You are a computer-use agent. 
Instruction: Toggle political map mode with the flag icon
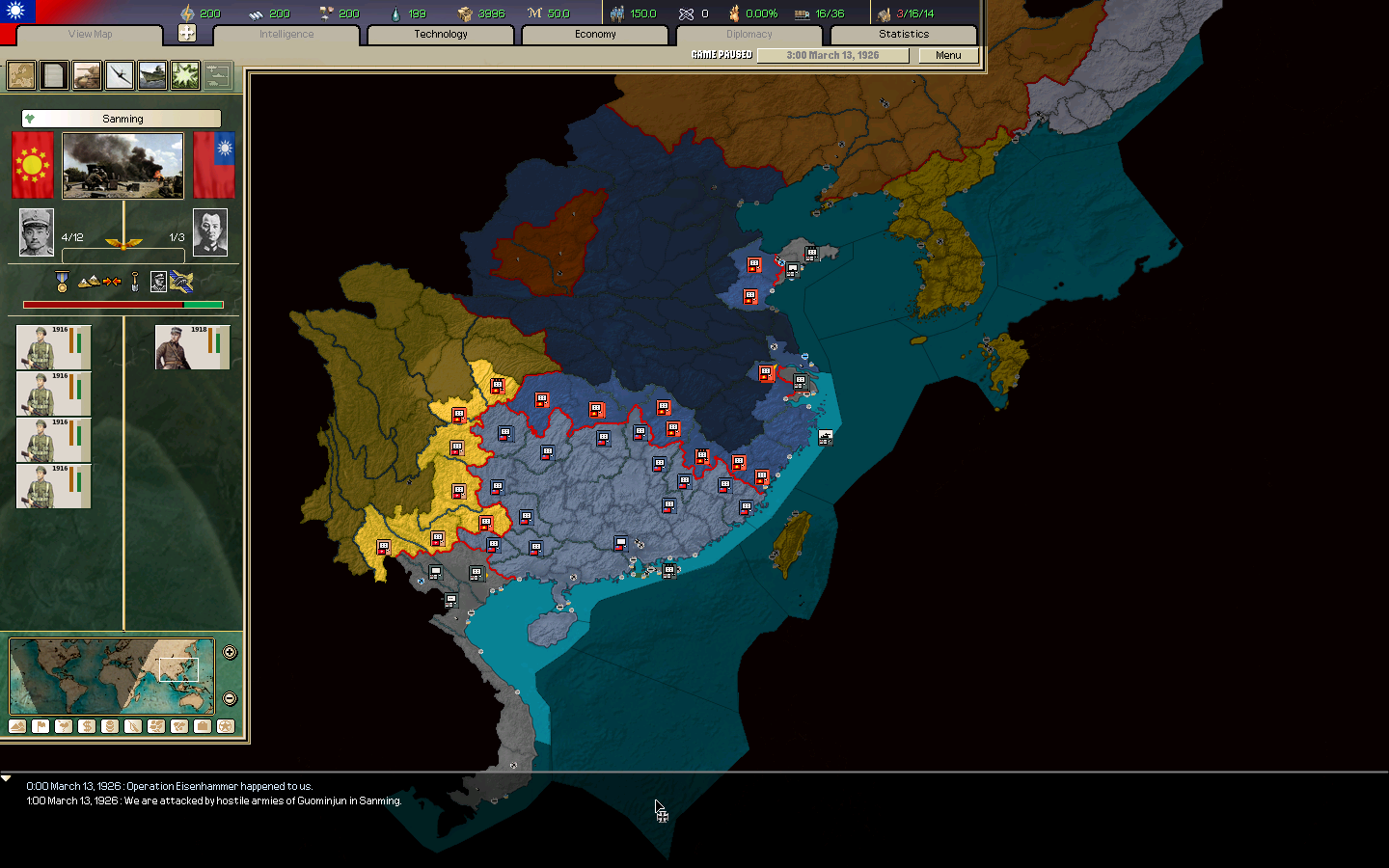point(40,726)
